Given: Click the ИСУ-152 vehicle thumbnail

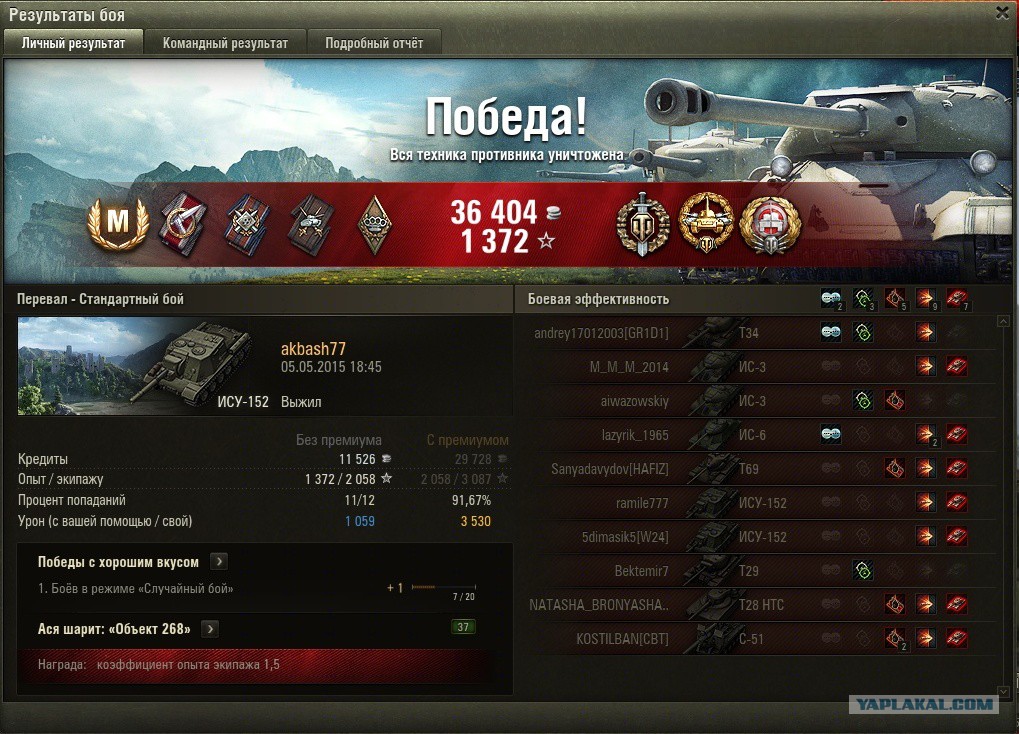Looking at the screenshot, I should [144, 366].
